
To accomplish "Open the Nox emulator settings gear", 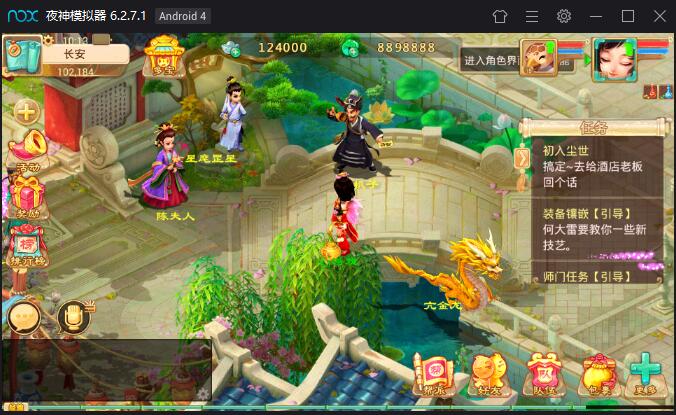I will (564, 16).
